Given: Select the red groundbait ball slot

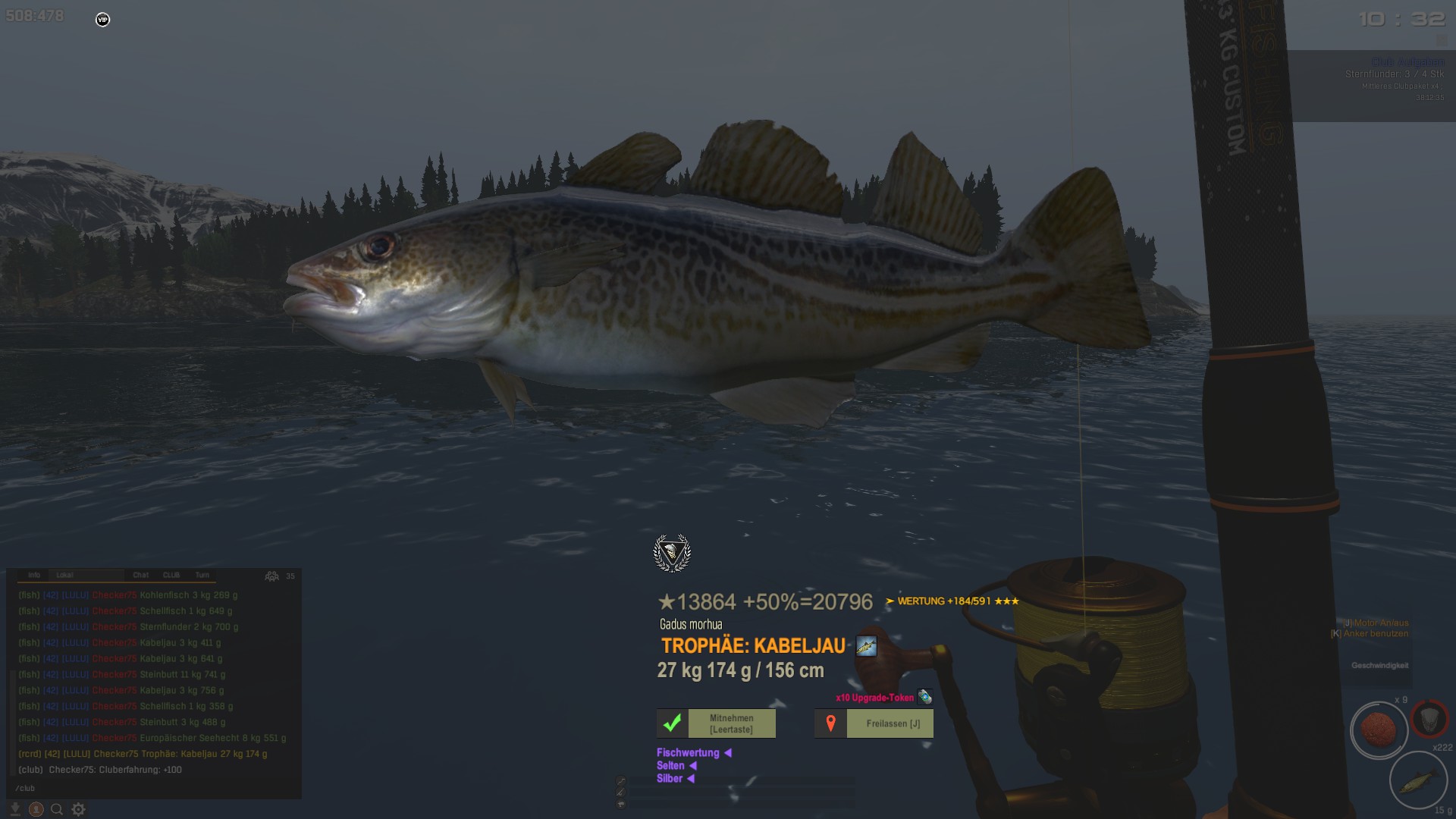Looking at the screenshot, I should click(x=1379, y=730).
